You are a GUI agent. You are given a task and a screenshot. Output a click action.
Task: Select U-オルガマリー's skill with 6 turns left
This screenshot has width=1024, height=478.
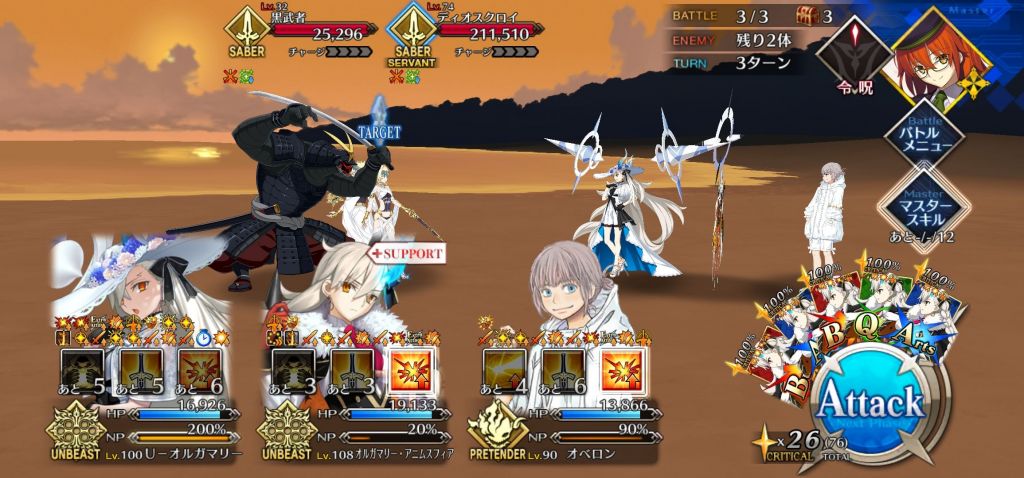[199, 369]
